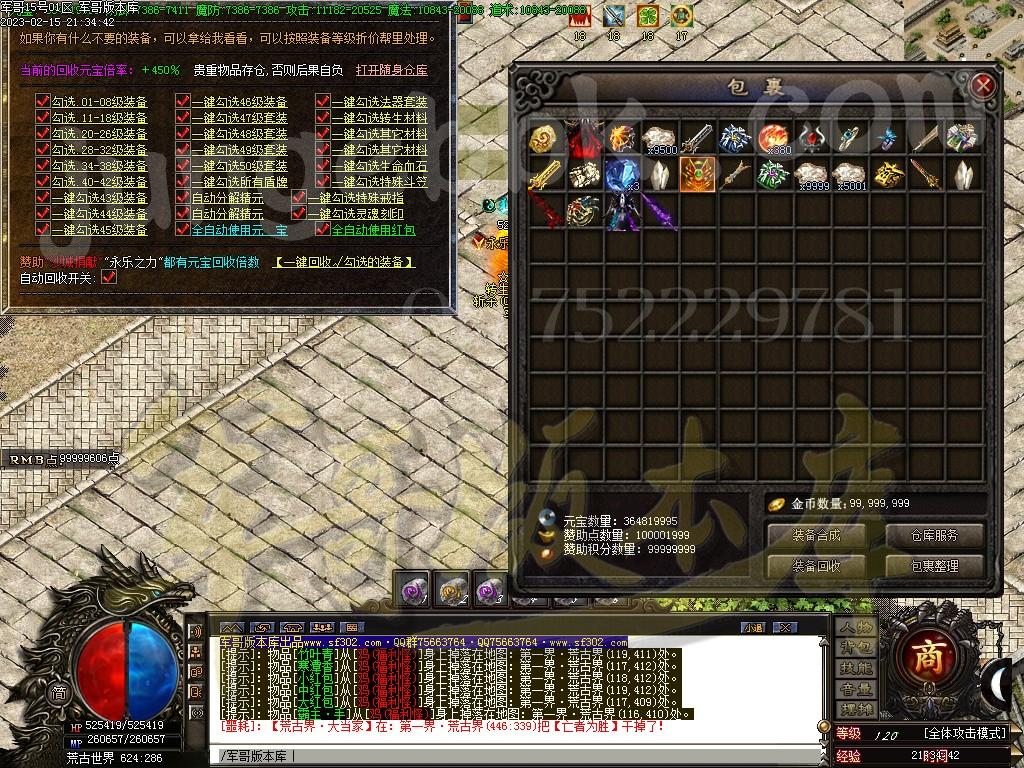Click the 装备回收 equipment recycle button
1024x768 pixels.
815,565
